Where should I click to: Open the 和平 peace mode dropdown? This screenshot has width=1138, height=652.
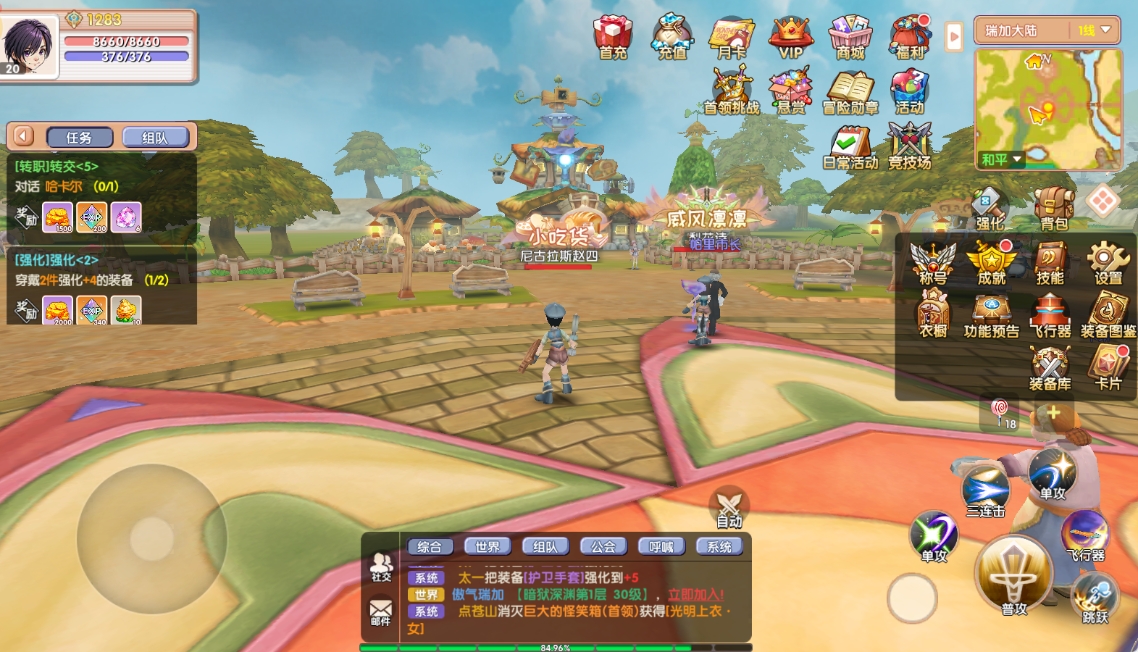1003,159
